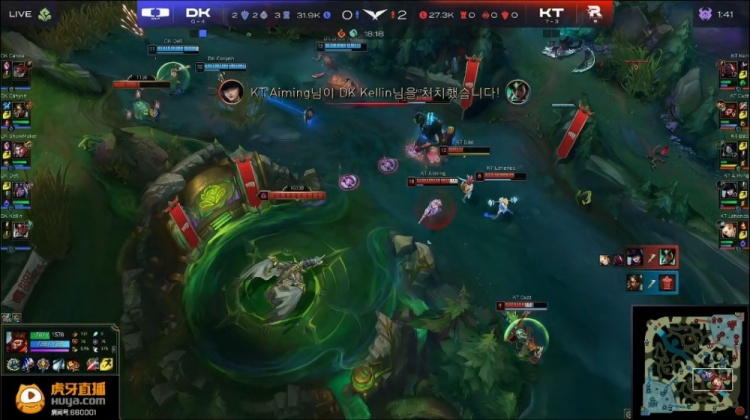Screen dimensions: 750x420
Task: Click on the minimap
Action: tap(689, 362)
